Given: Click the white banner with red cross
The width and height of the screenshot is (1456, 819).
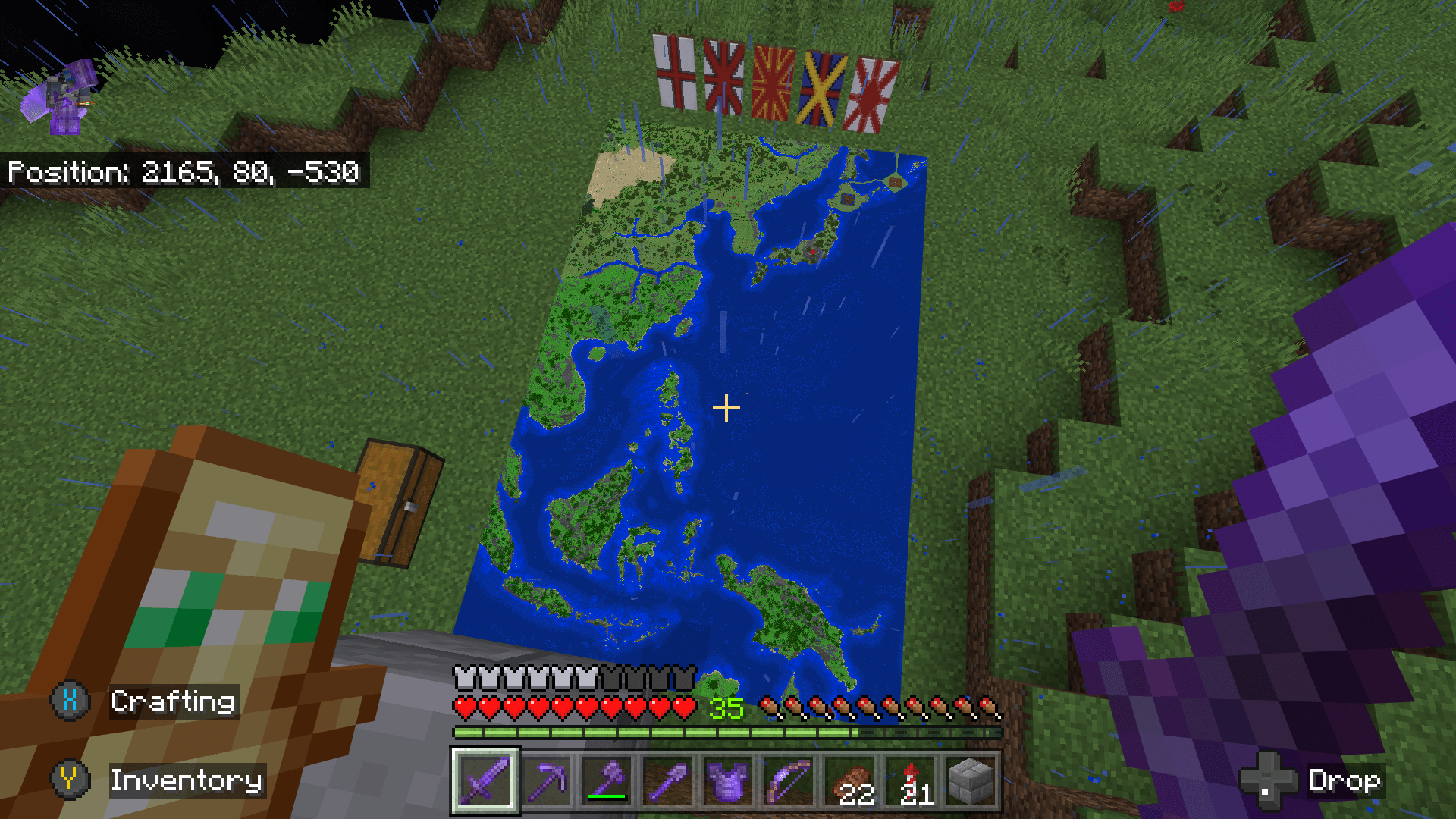Looking at the screenshot, I should 674,76.
